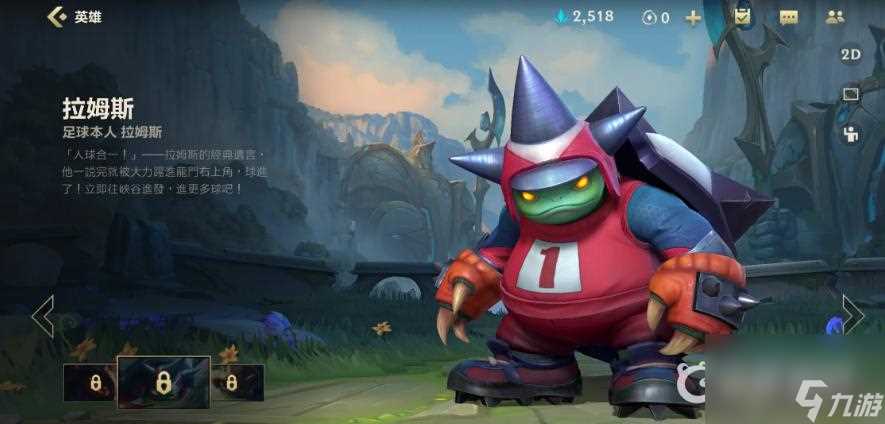Click the character pose icon
This screenshot has width=885, height=424.
[850, 134]
